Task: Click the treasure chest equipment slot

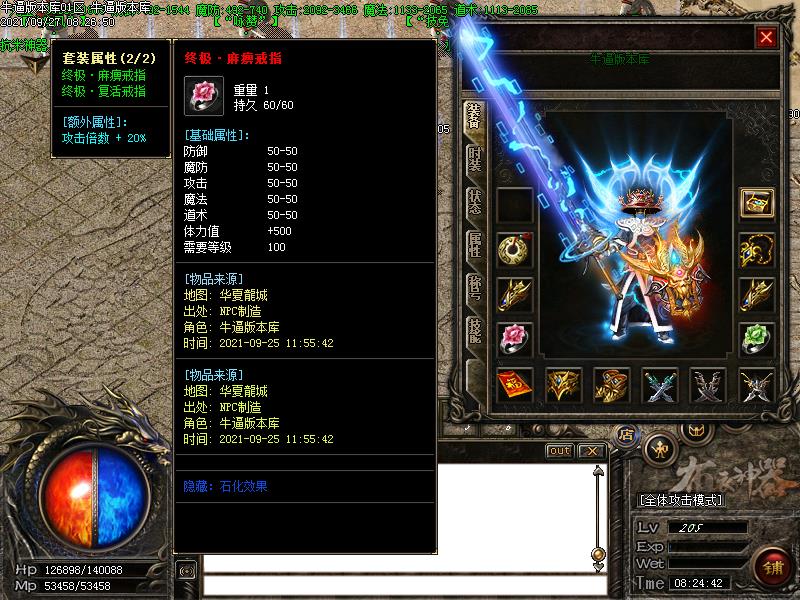Action: pyautogui.click(x=757, y=203)
